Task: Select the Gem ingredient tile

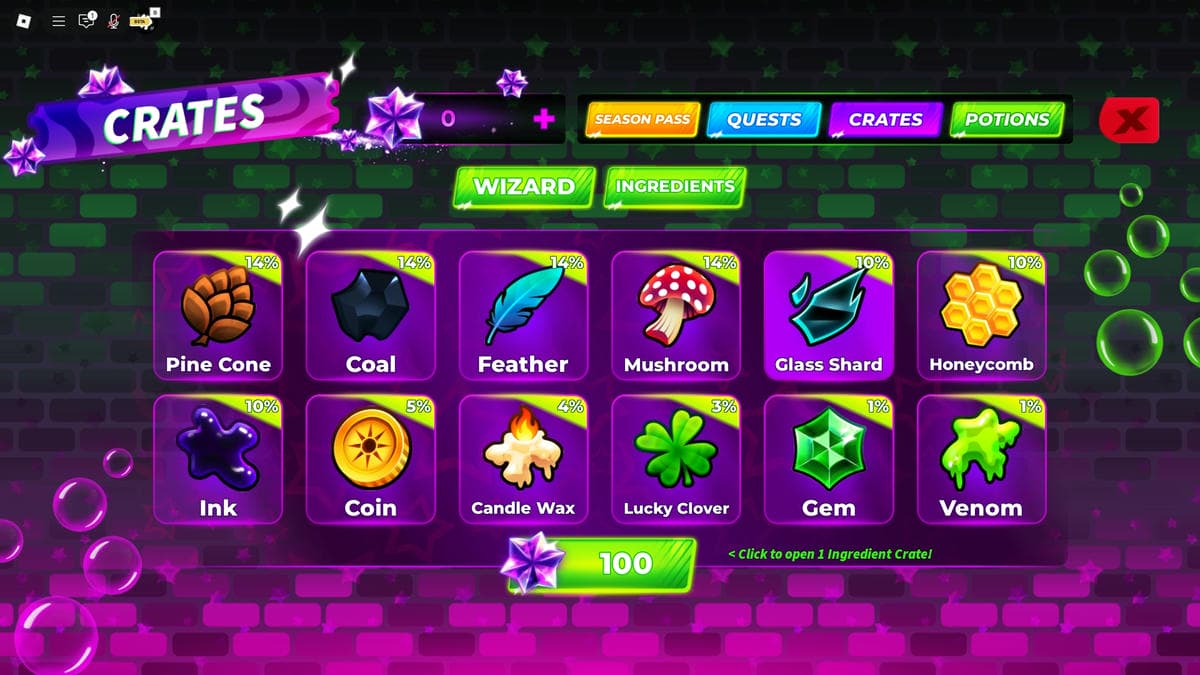Action: 829,459
